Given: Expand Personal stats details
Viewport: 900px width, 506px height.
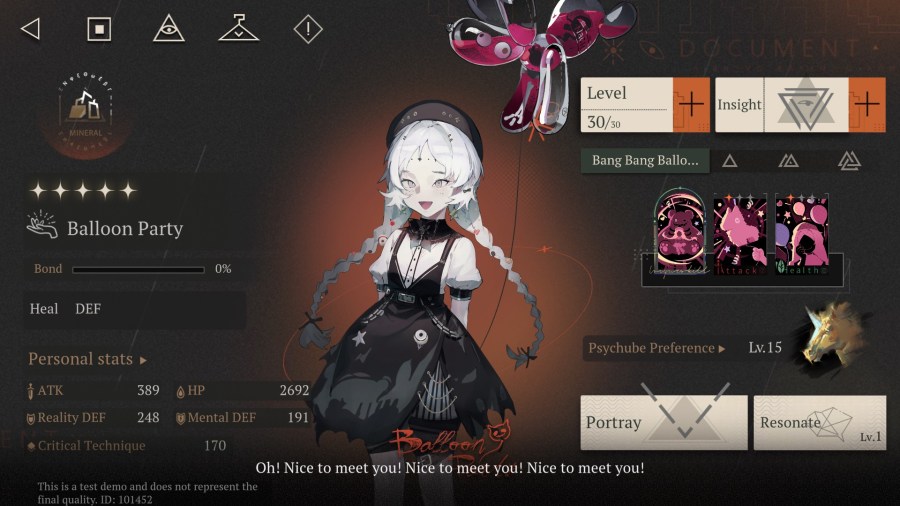Looking at the screenshot, I should (x=87, y=359).
